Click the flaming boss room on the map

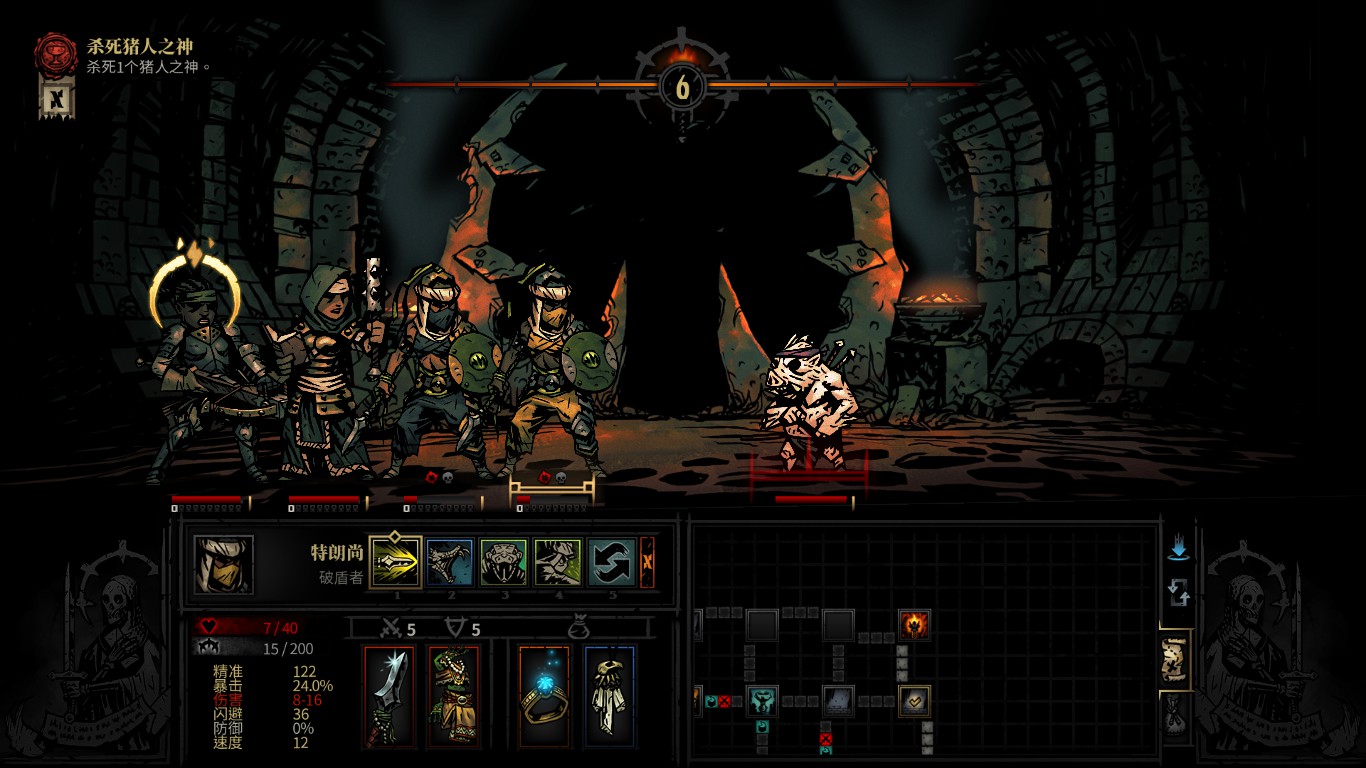(x=914, y=625)
